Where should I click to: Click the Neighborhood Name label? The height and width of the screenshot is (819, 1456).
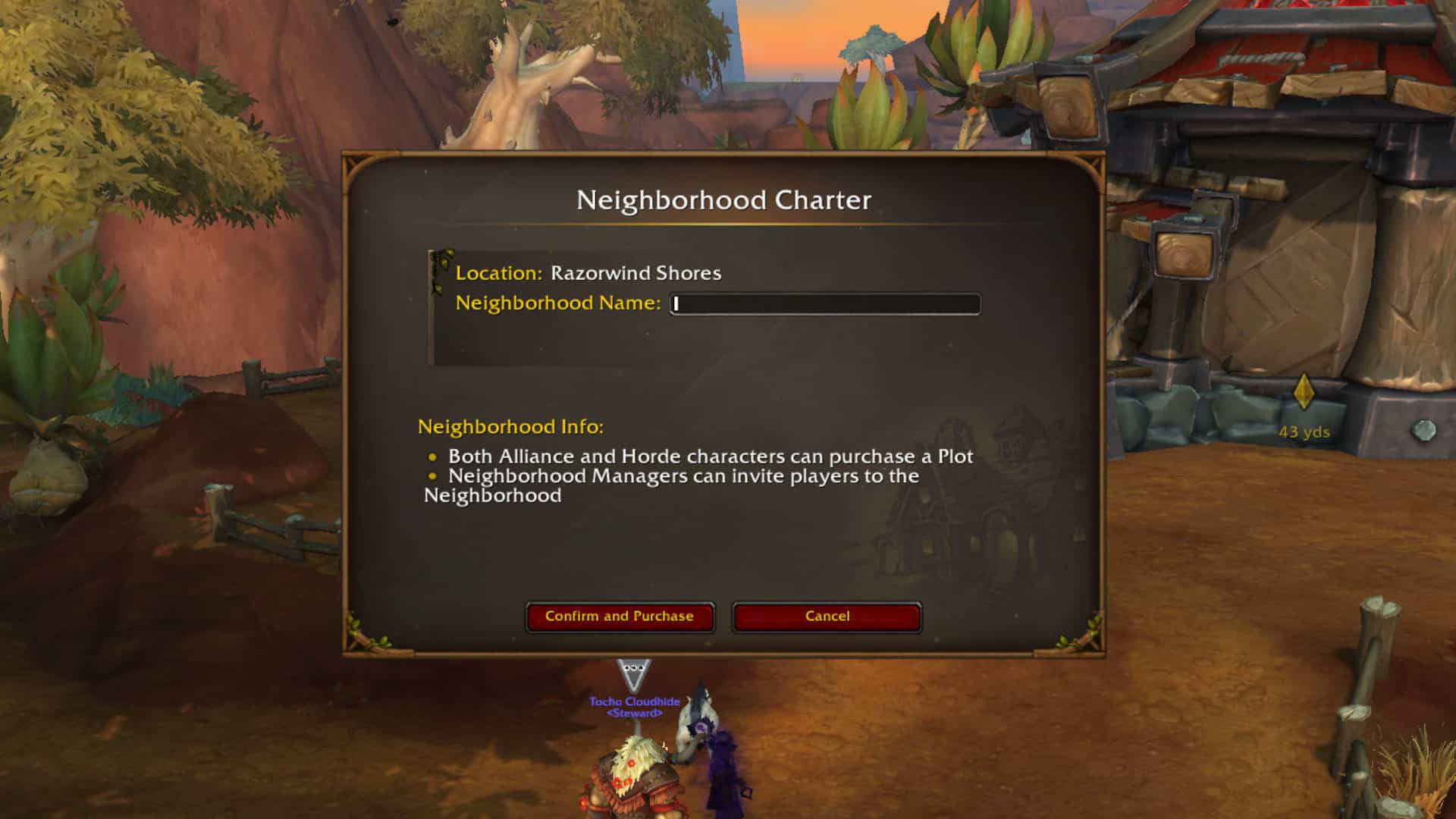[x=557, y=303]
